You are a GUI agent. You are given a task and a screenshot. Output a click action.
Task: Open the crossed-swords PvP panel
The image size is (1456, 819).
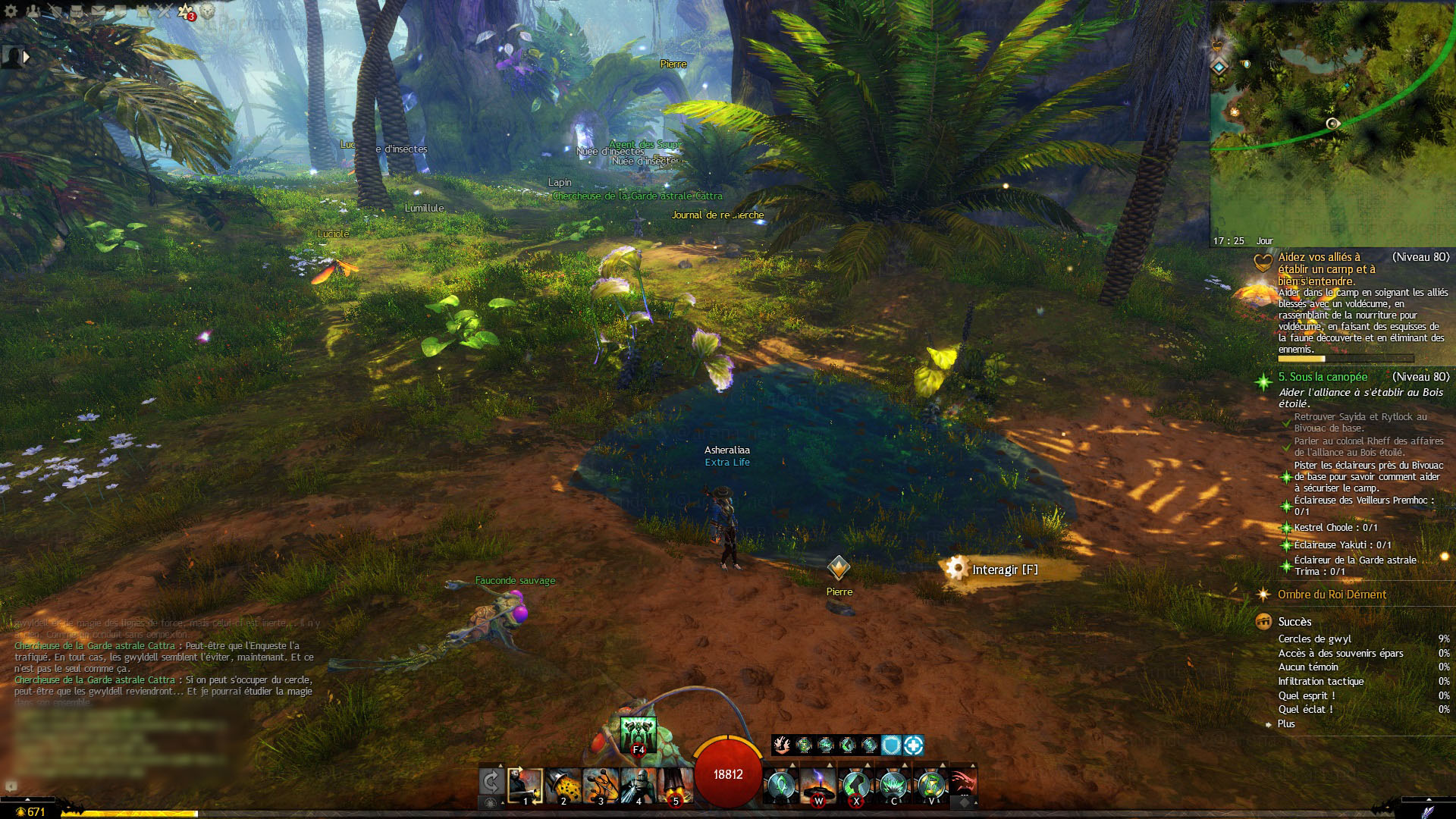[x=164, y=11]
